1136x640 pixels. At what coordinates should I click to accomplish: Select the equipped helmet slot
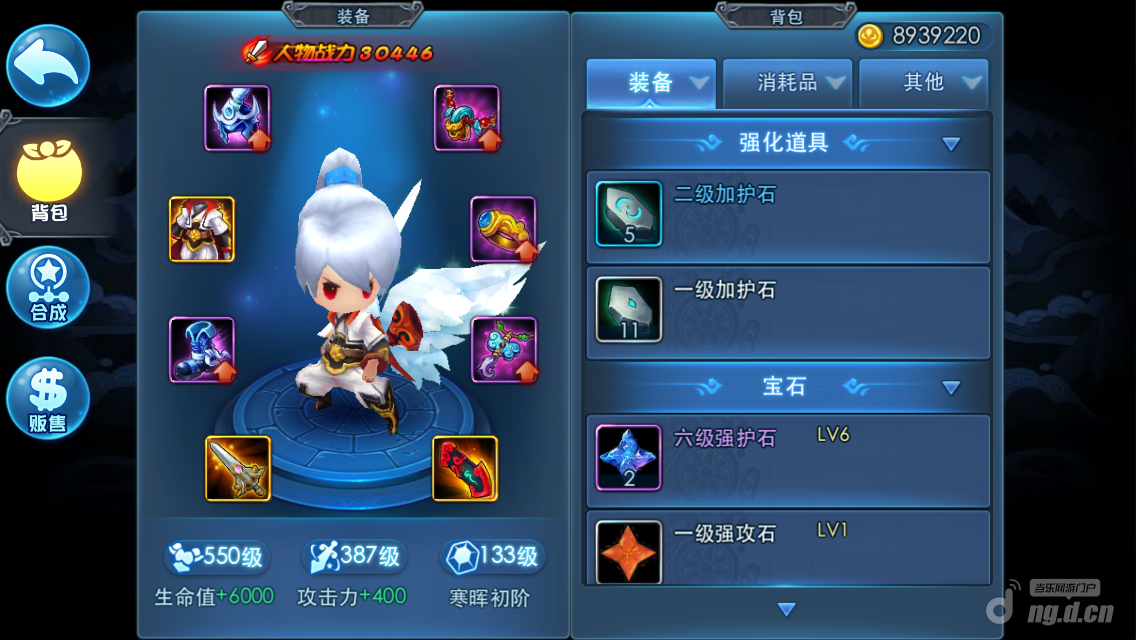pos(237,118)
